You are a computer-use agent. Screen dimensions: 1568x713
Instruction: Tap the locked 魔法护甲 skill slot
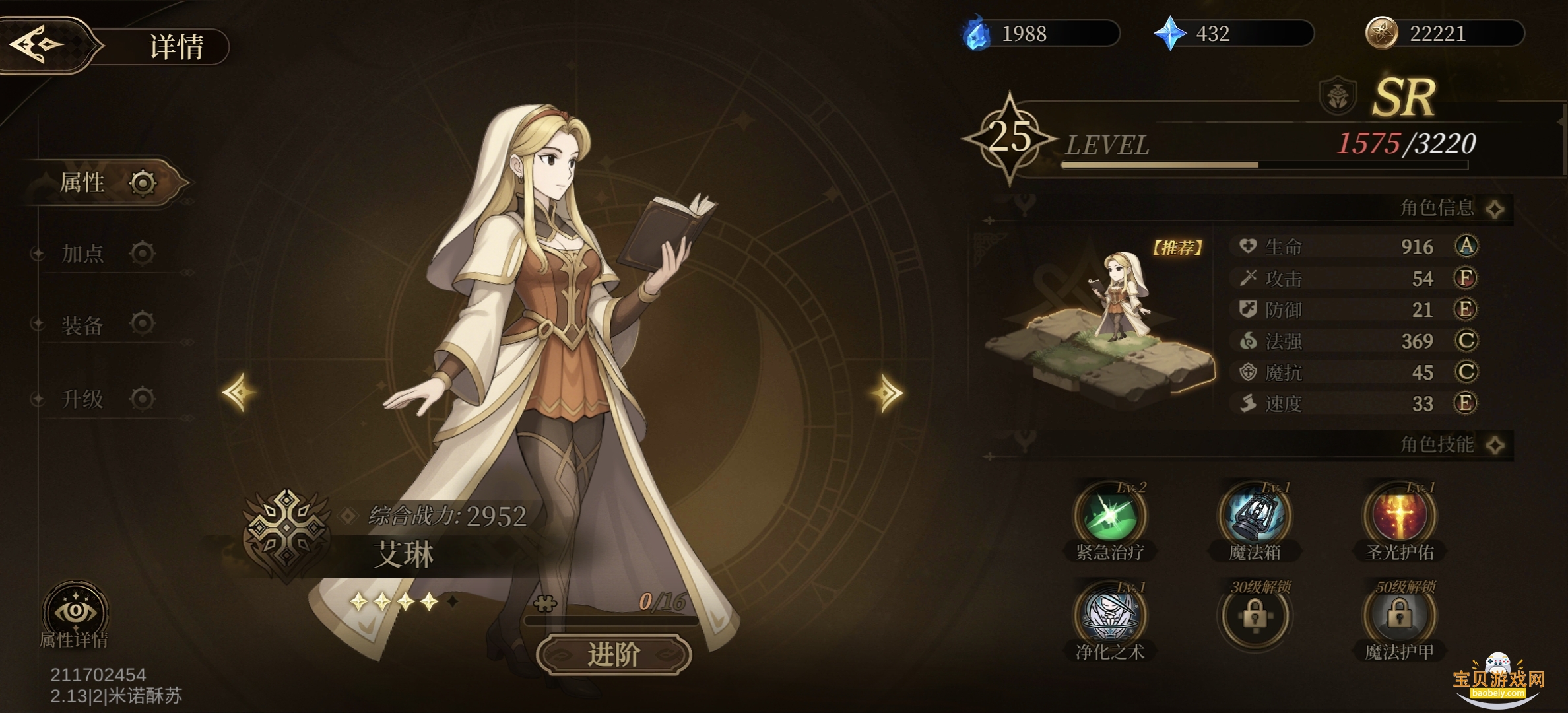coord(1399,617)
